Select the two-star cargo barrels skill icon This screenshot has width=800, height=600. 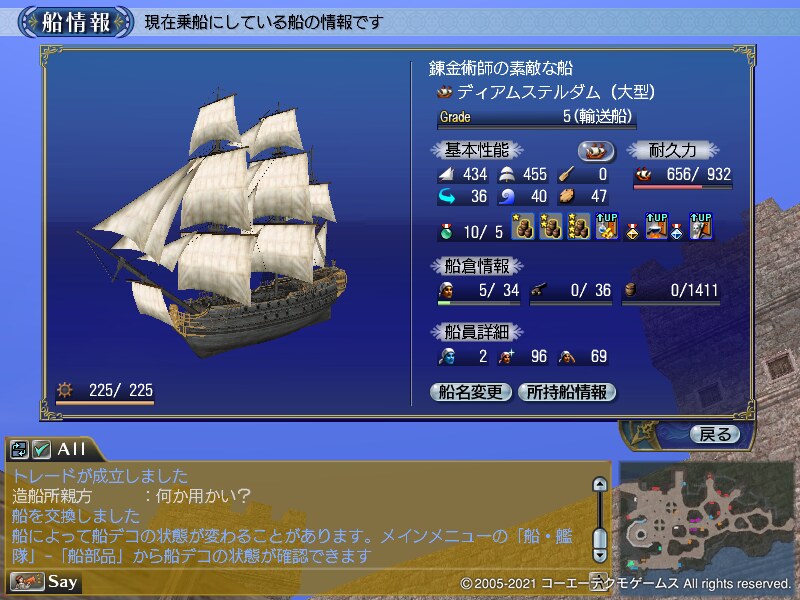[551, 229]
